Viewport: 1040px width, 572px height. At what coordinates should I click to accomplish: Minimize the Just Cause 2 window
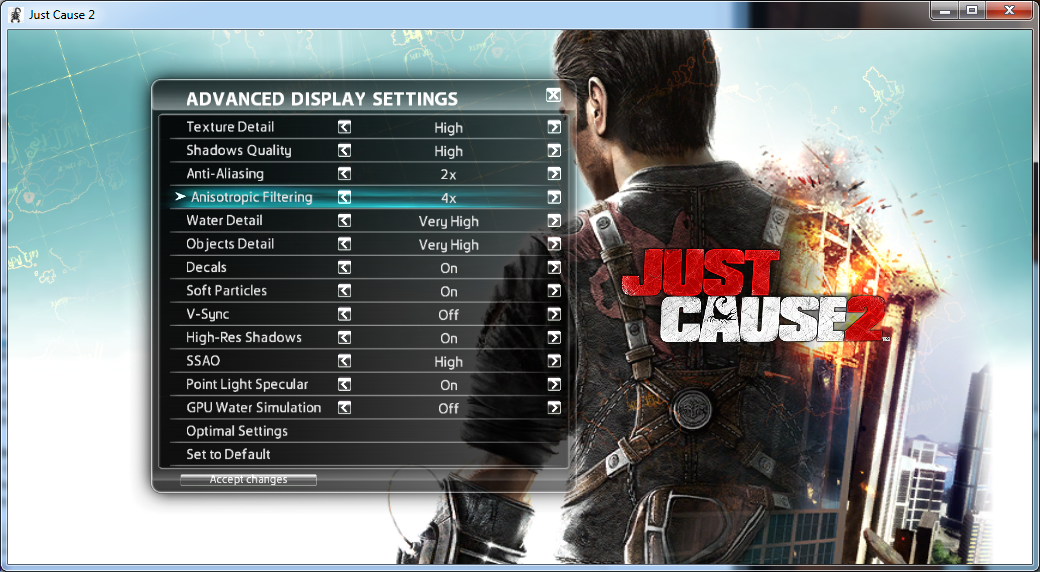point(945,10)
